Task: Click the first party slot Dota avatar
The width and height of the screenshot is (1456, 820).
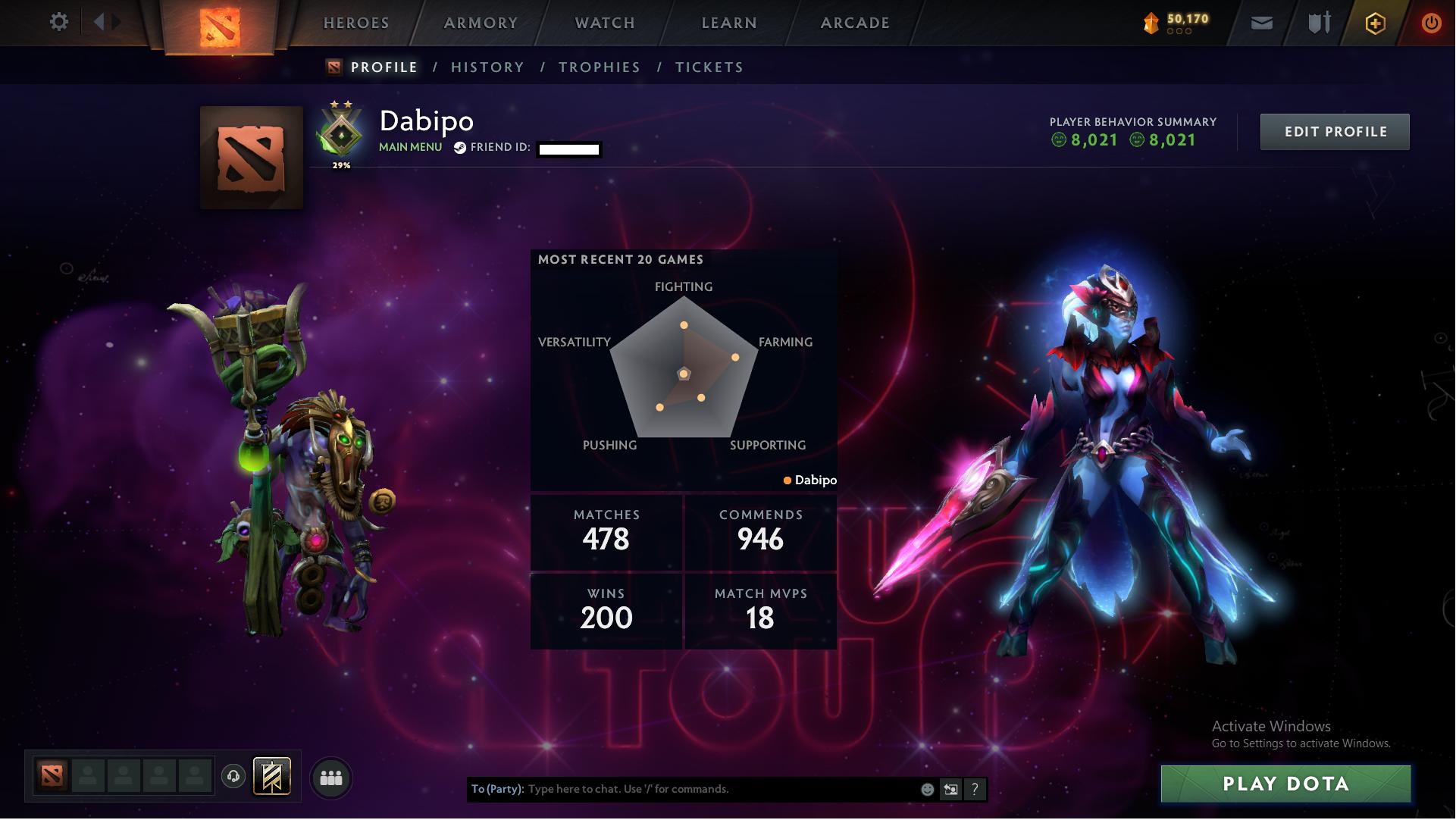Action: (x=52, y=776)
